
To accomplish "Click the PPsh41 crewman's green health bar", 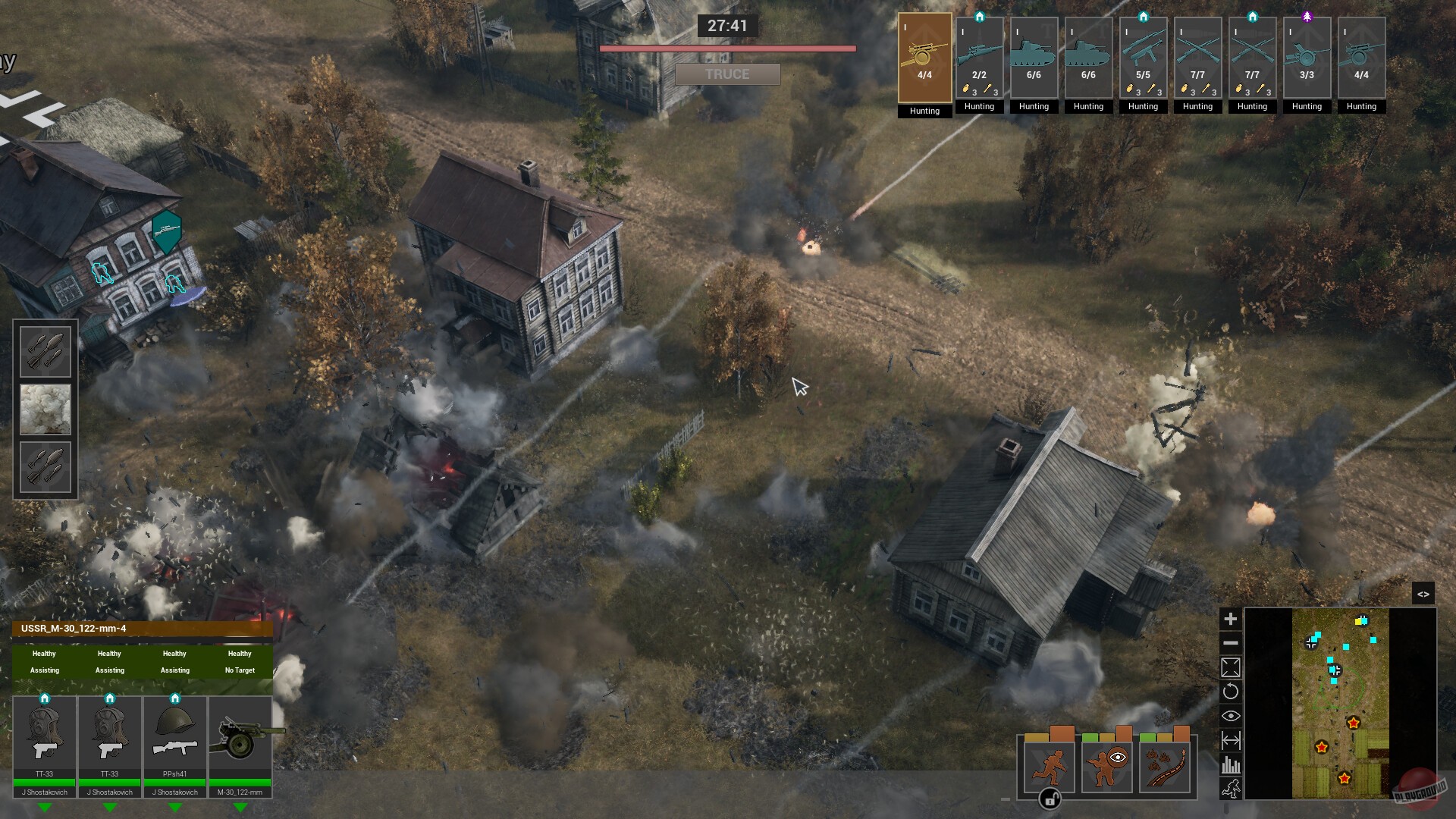I will [x=176, y=782].
